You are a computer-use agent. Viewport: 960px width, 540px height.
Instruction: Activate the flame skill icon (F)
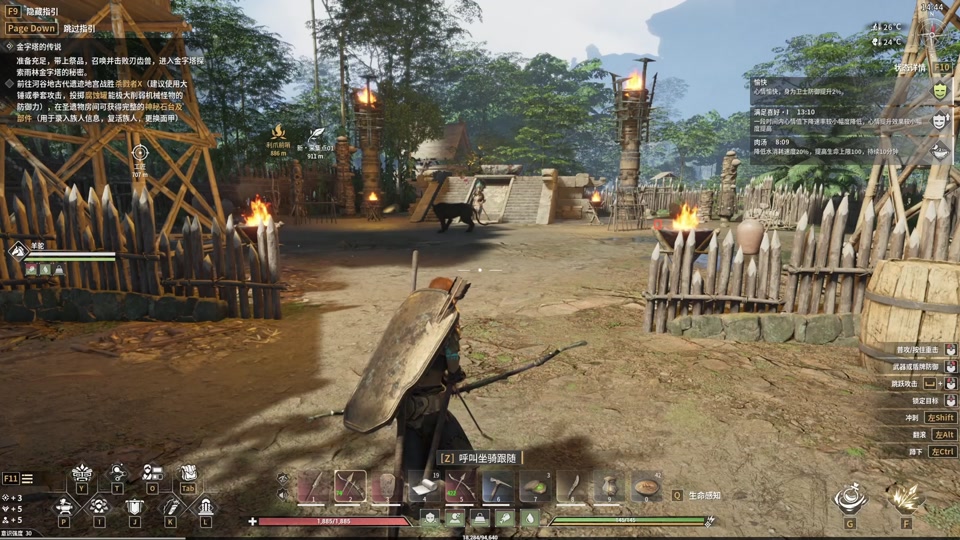(906, 498)
